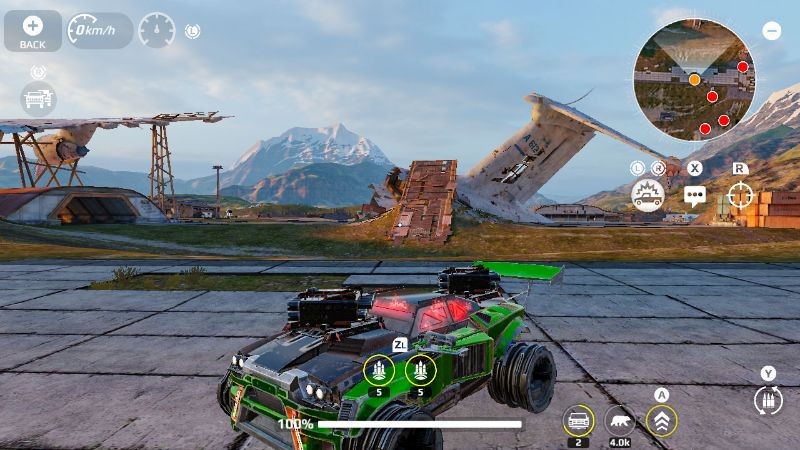Select the car front icon showing 2

coord(578,421)
